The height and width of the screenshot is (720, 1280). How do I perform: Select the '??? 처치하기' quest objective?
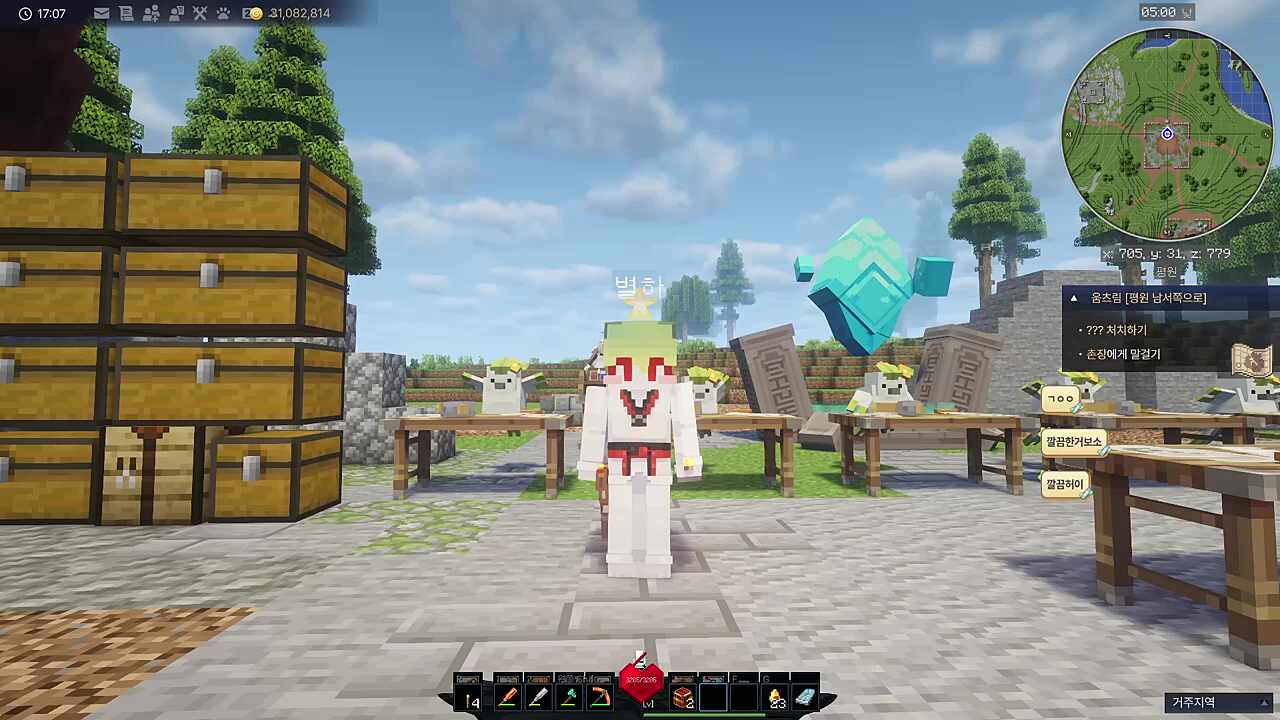[1118, 330]
